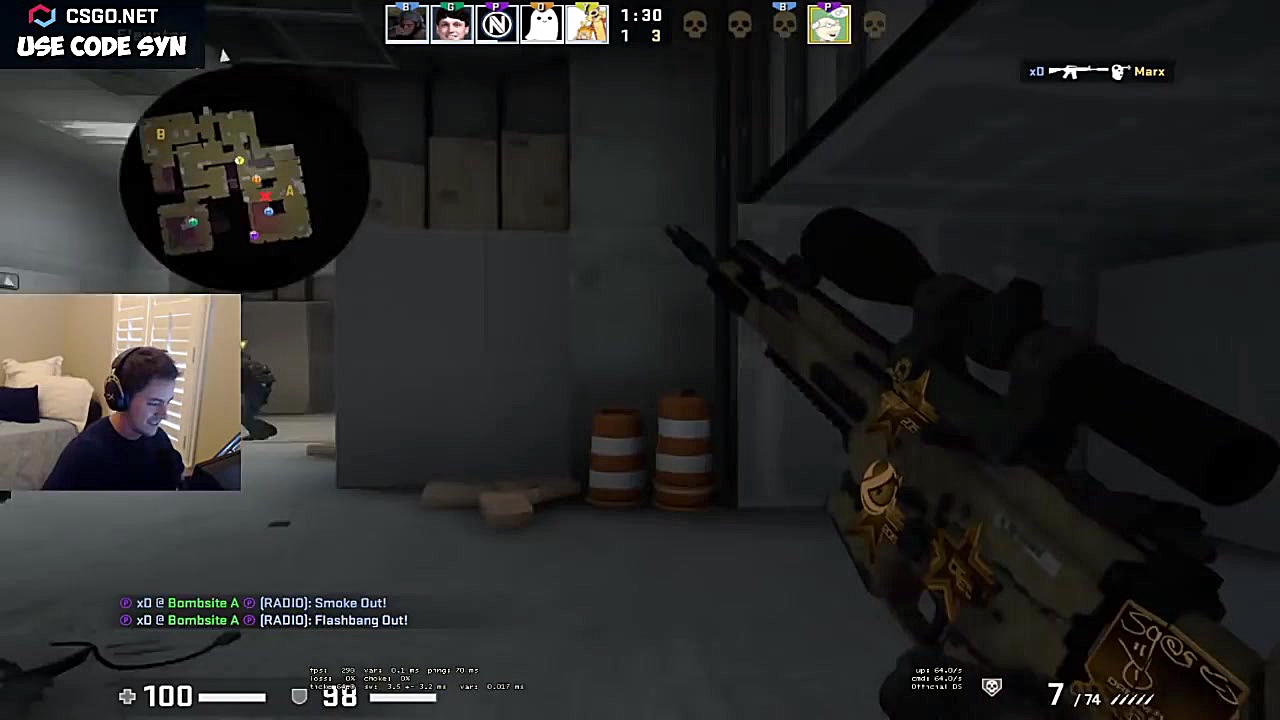Viewport: 1280px width, 720px height.
Task: Click the ghost player avatar
Action: 542,23
